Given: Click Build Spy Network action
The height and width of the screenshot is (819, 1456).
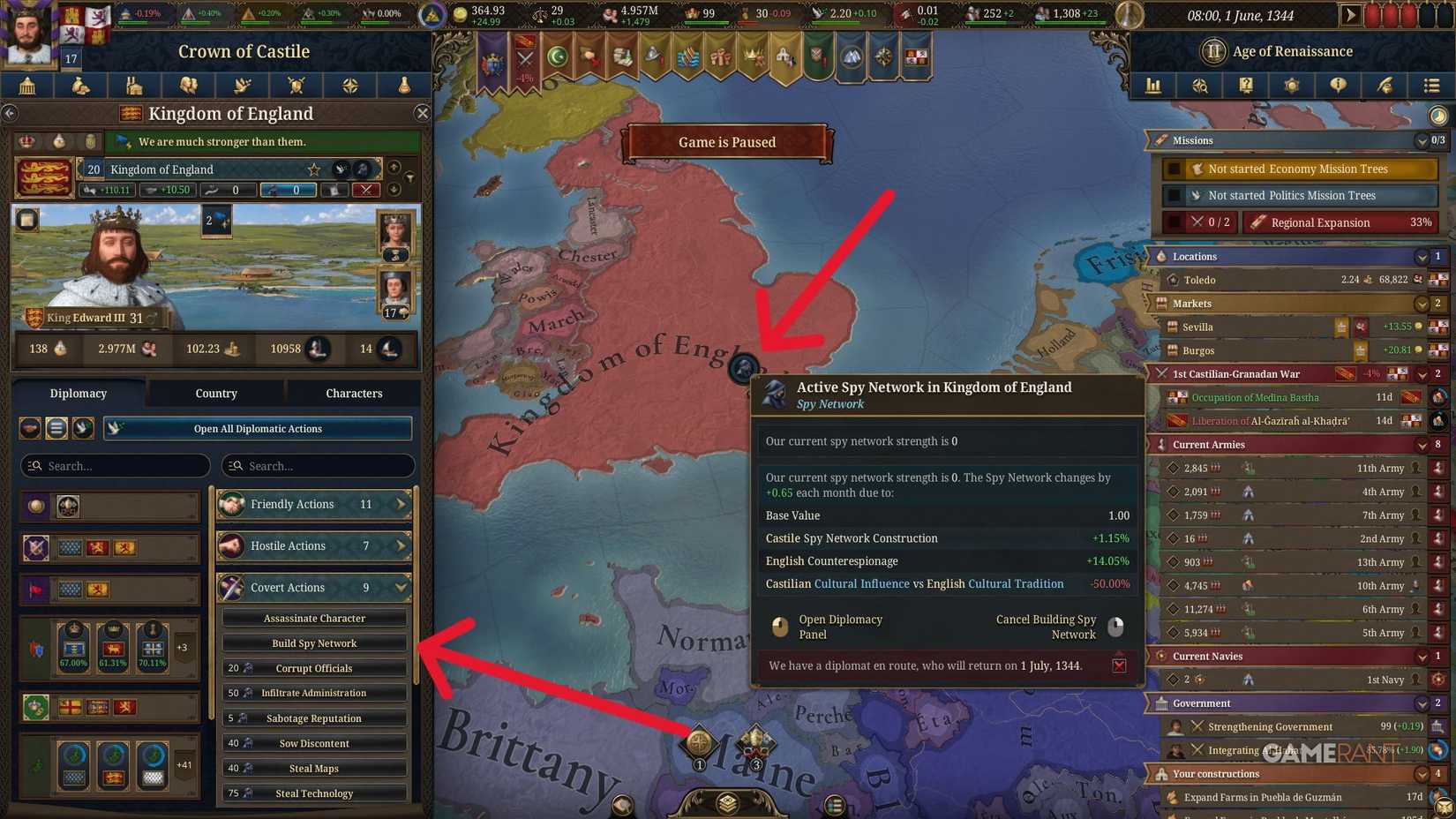Looking at the screenshot, I should tap(313, 642).
